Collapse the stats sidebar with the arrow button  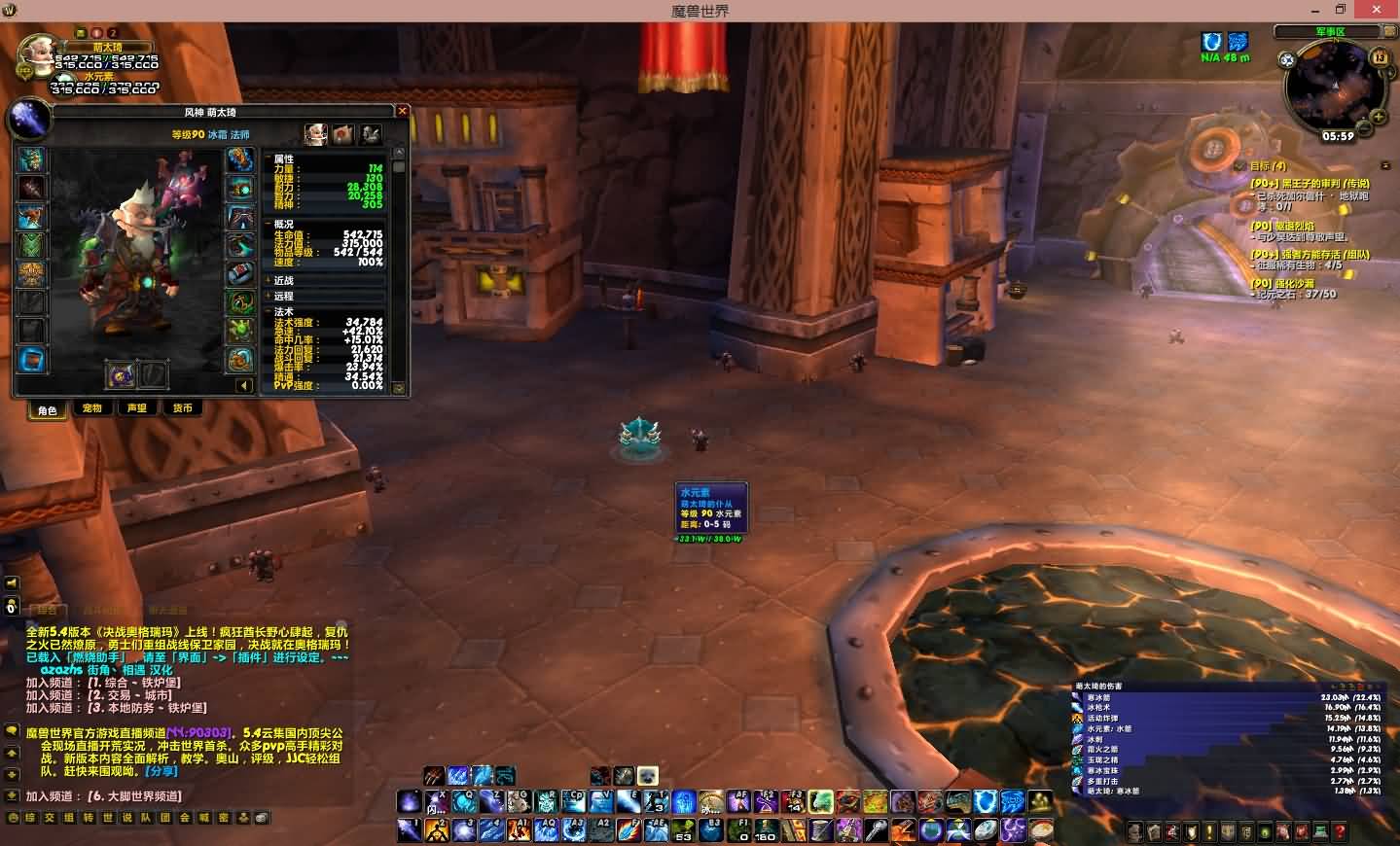pos(243,385)
